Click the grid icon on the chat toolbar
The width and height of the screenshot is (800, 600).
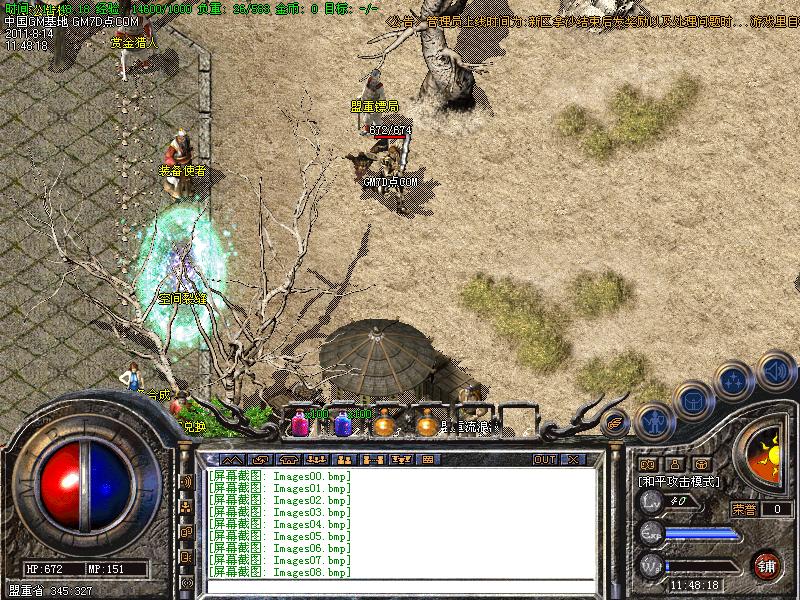(x=427, y=460)
